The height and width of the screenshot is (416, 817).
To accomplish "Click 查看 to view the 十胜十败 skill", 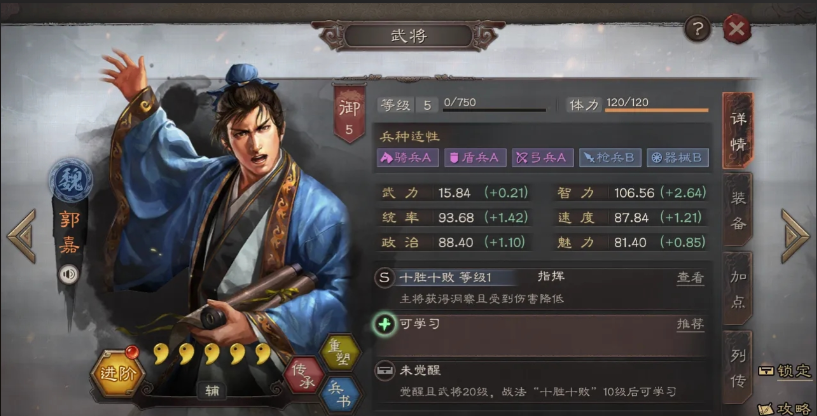I will point(690,277).
